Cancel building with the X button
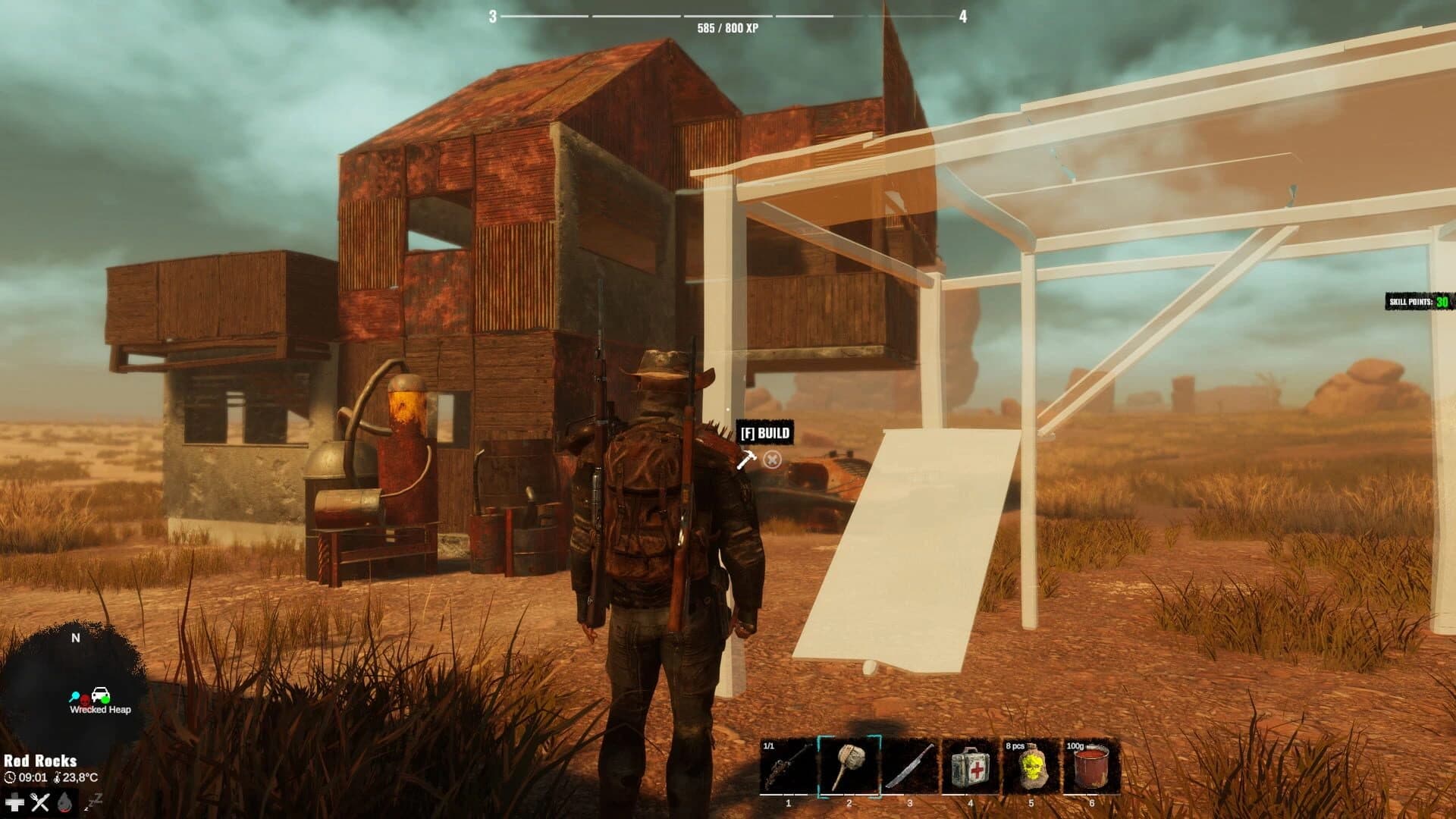 click(771, 459)
